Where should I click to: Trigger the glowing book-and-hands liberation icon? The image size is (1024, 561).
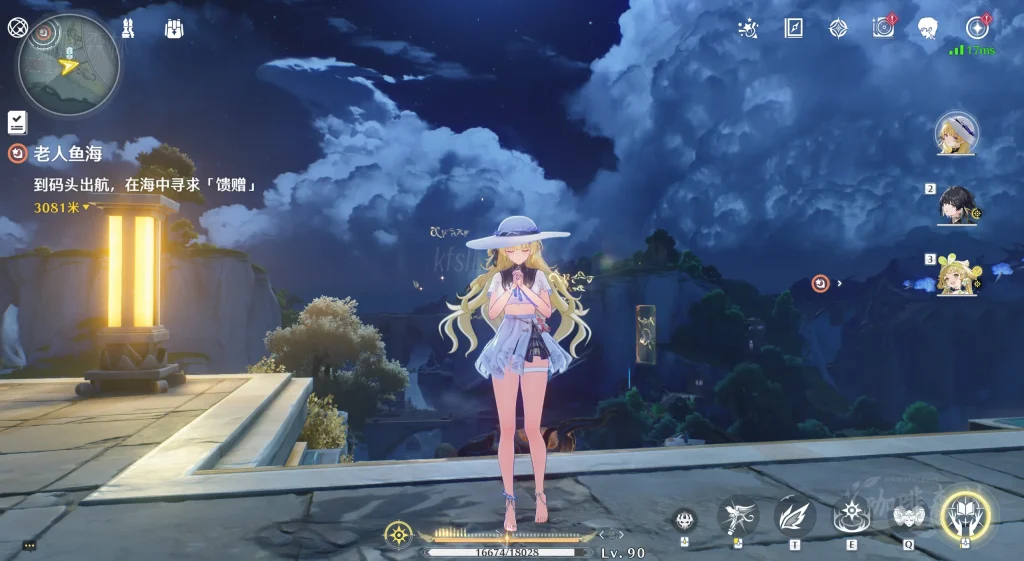pyautogui.click(x=966, y=515)
